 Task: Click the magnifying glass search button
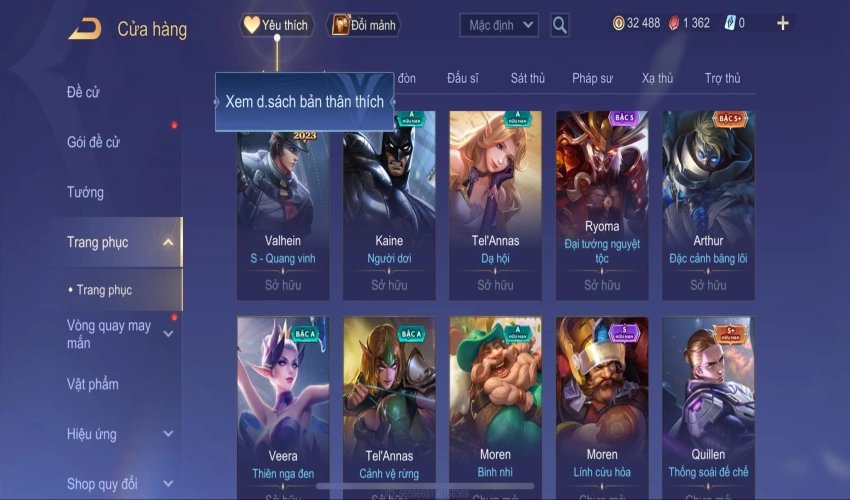tap(560, 25)
